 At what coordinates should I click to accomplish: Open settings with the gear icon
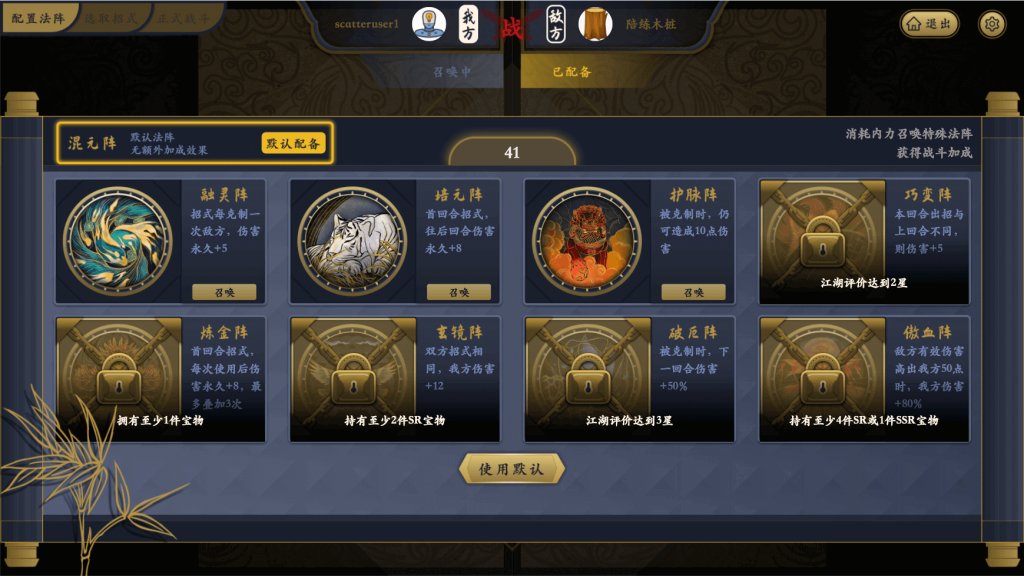tap(992, 24)
